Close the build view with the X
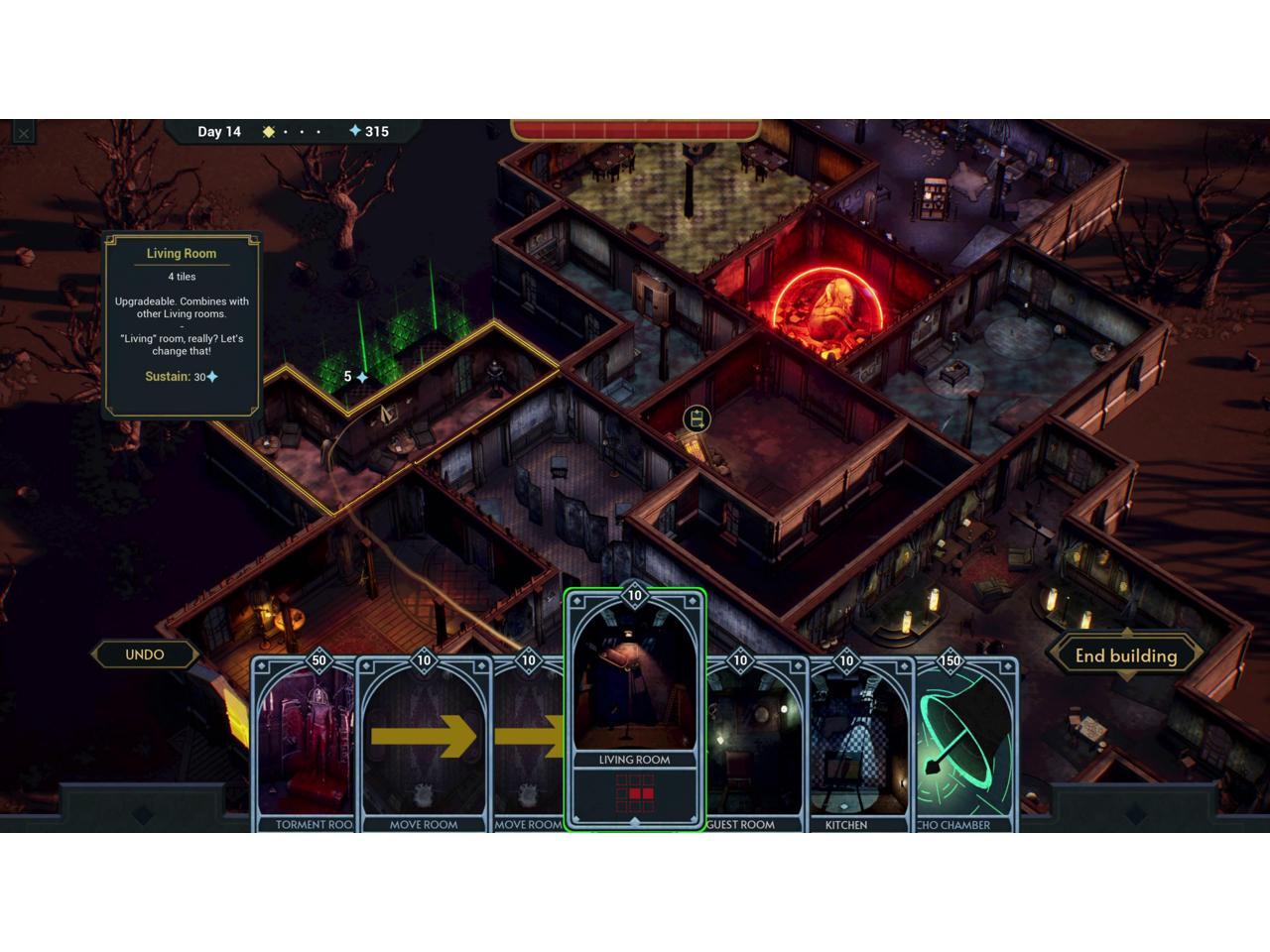The height and width of the screenshot is (952, 1270). tap(24, 133)
